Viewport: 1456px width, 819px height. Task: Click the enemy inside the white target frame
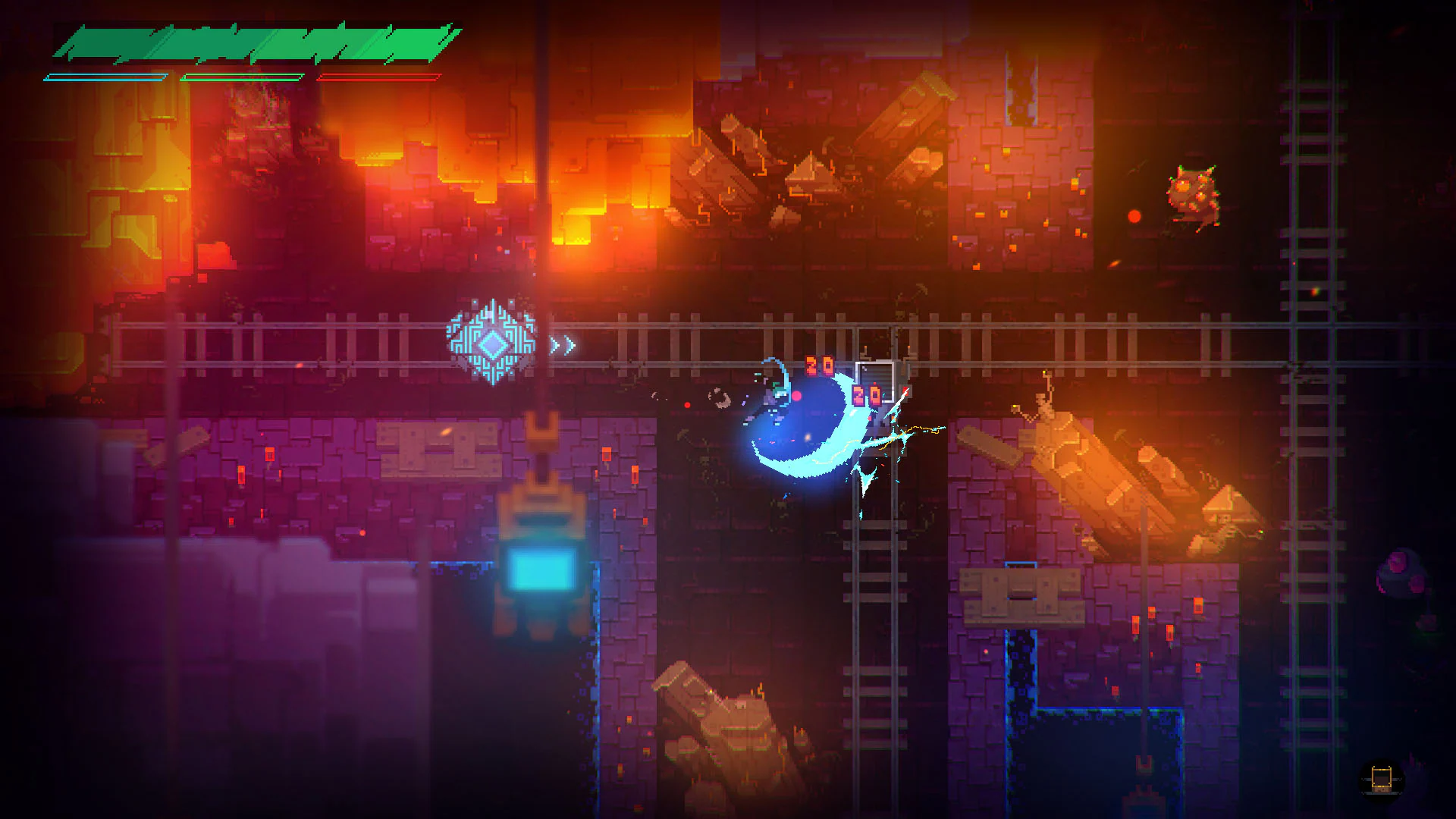click(876, 383)
